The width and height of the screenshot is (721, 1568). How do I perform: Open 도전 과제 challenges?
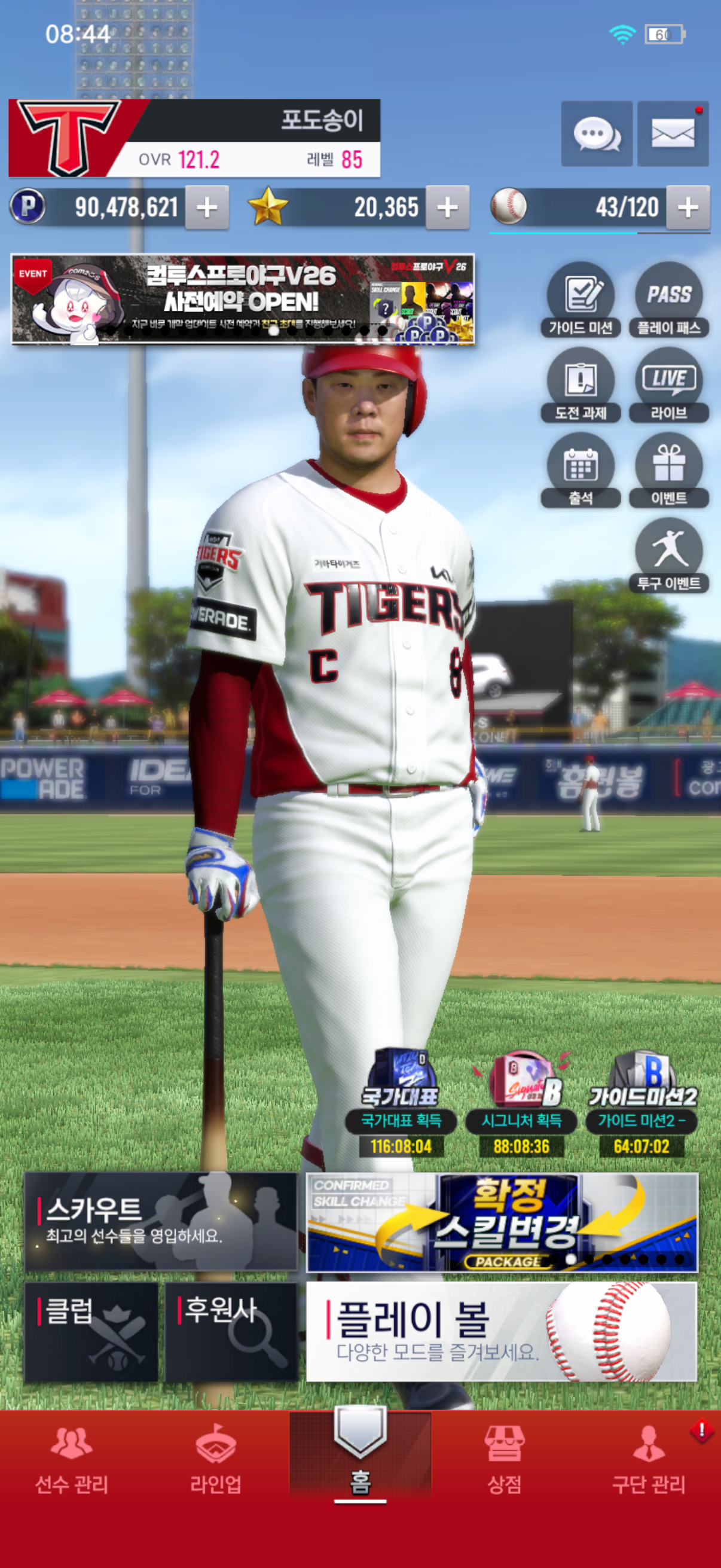pyautogui.click(x=581, y=385)
